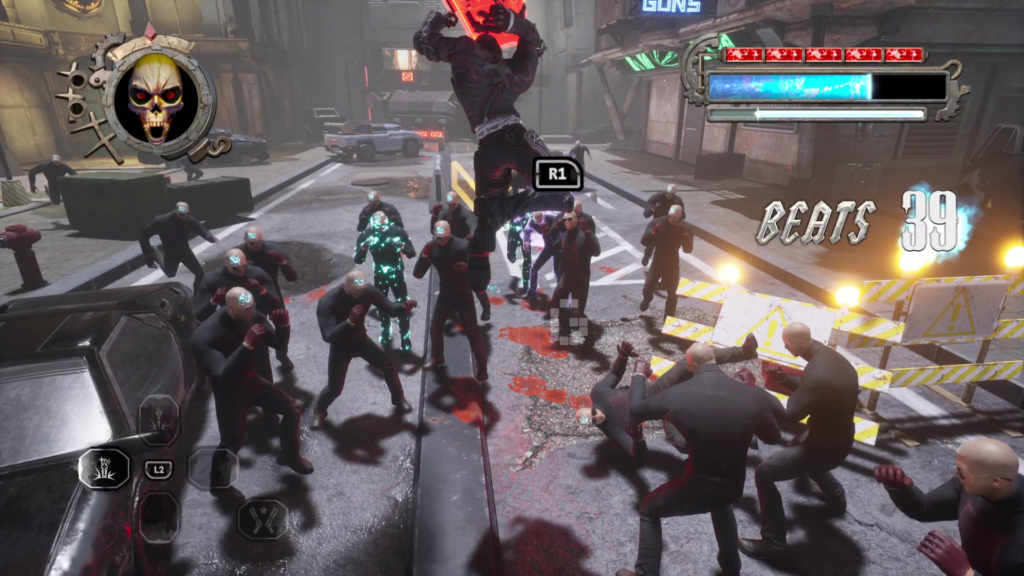This screenshot has width=1024, height=576.
Task: Select the highlighted ground-slam ability icon
Action: pos(104,468)
